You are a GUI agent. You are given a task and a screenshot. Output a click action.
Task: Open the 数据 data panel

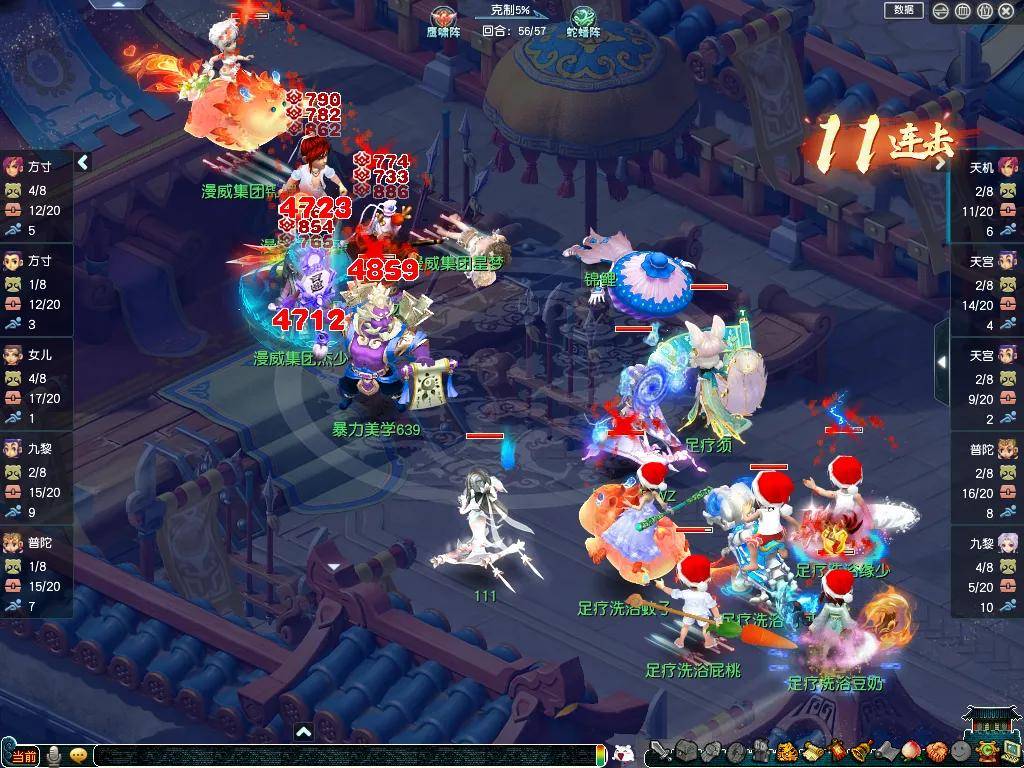click(x=903, y=10)
